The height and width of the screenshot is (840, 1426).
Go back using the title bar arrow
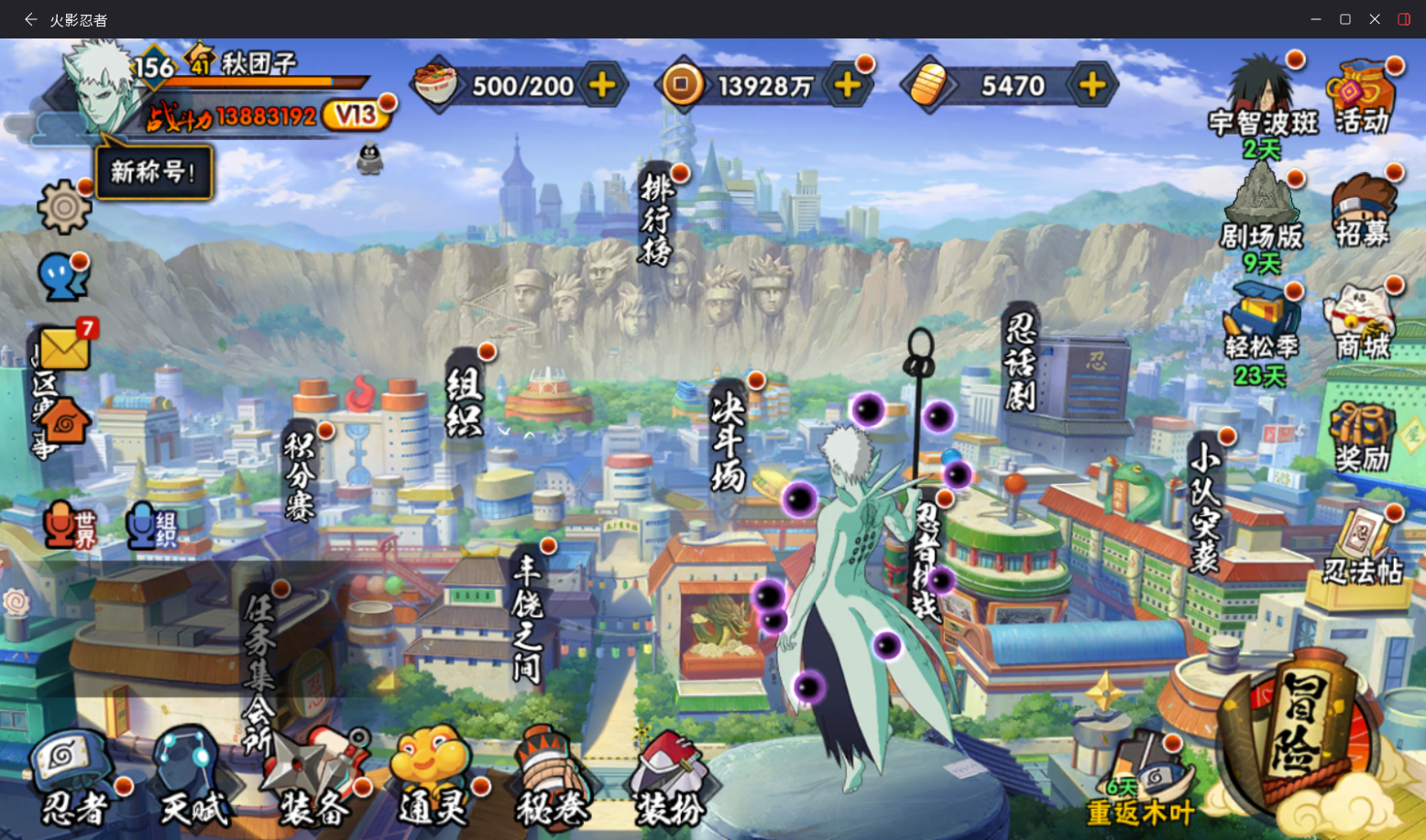pos(30,19)
